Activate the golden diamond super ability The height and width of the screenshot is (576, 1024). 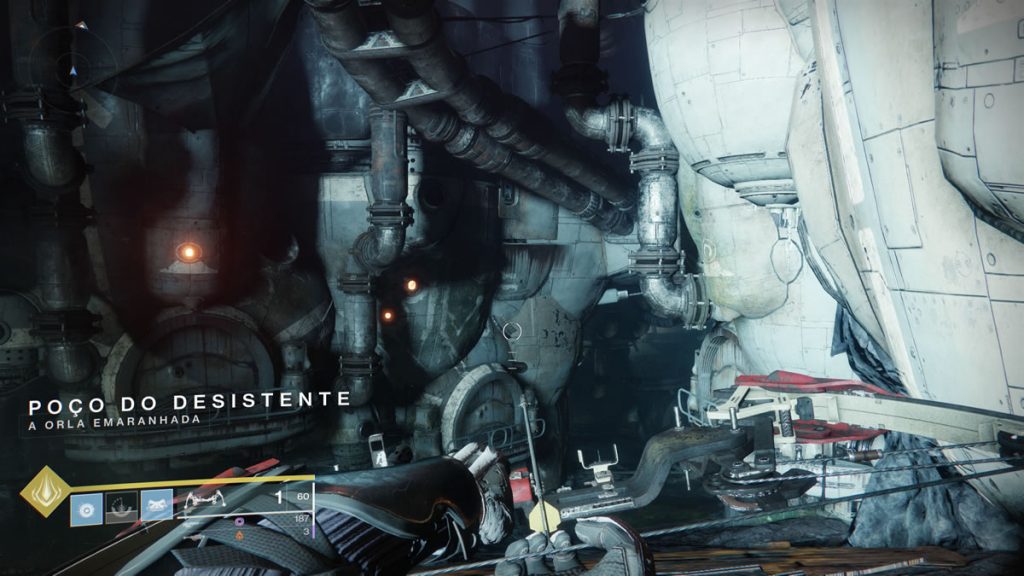(x=46, y=491)
